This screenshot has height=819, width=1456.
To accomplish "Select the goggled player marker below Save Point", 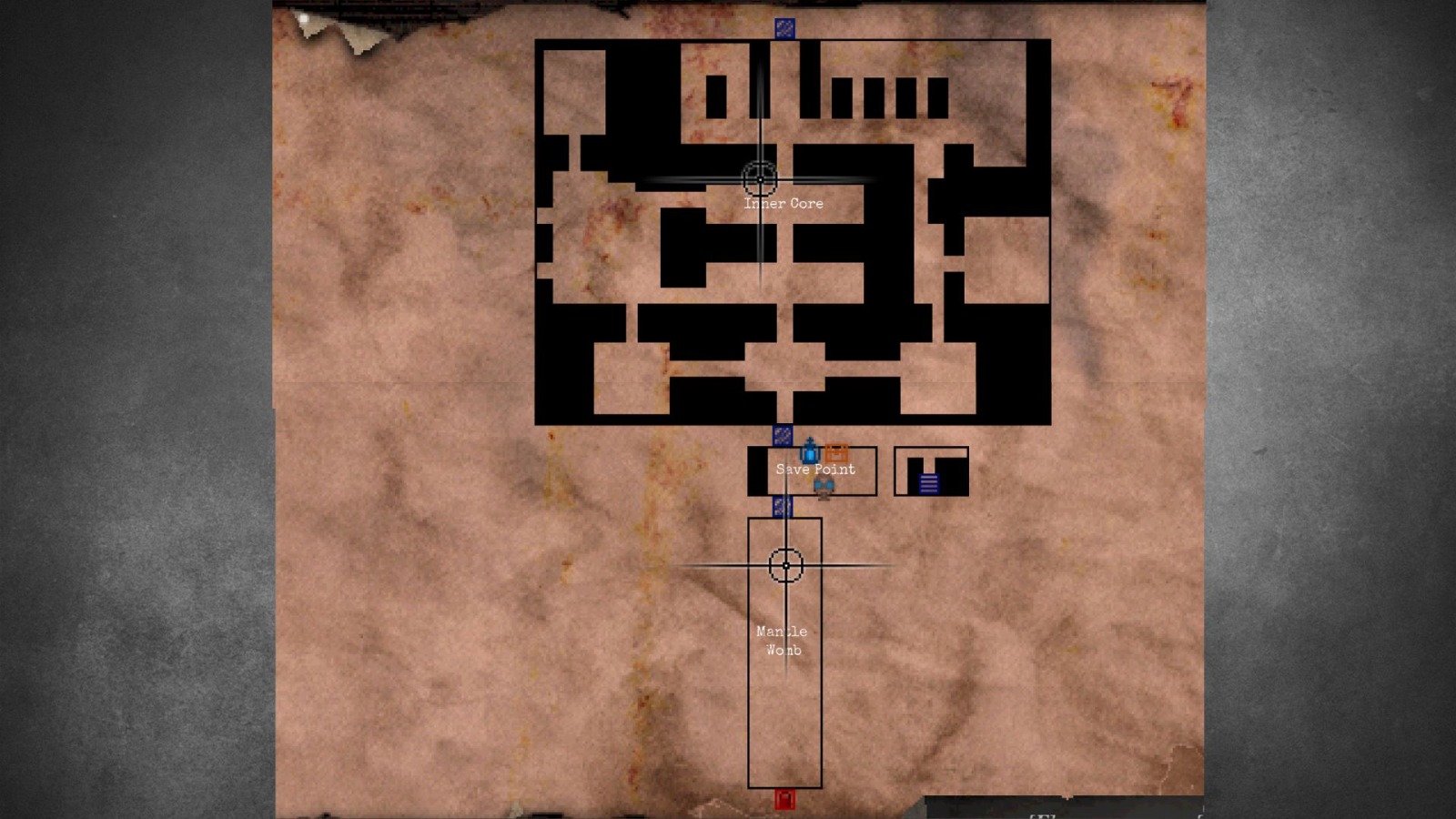I will point(824,487).
